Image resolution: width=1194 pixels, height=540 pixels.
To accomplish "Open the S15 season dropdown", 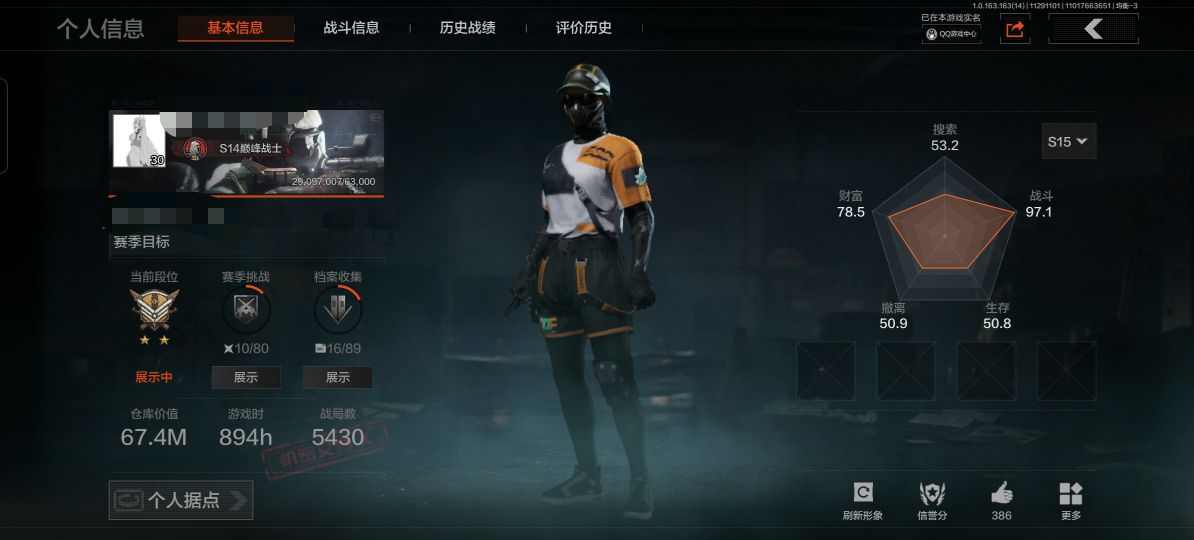I will [x=1069, y=141].
